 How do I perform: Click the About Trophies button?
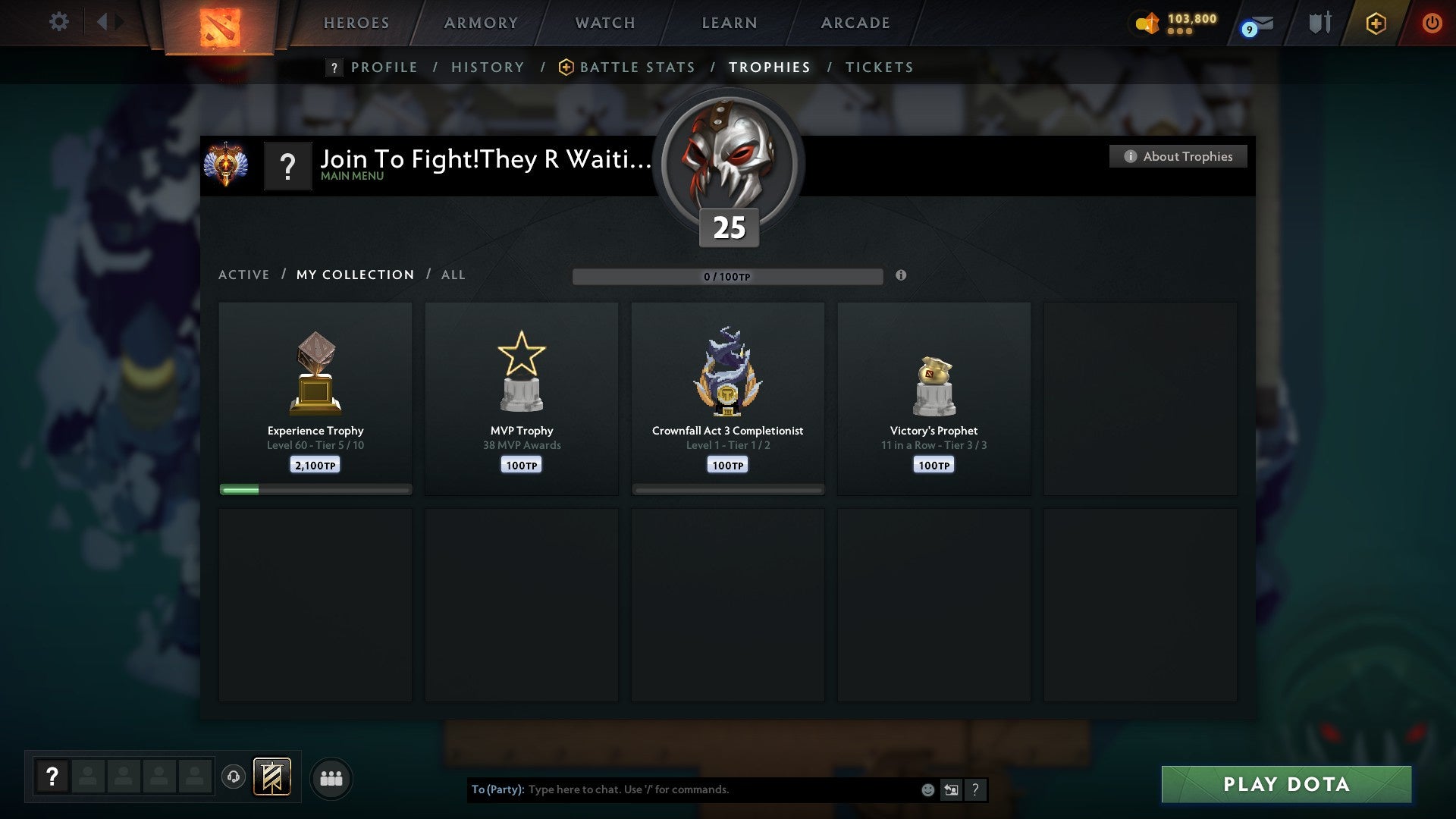tap(1178, 156)
